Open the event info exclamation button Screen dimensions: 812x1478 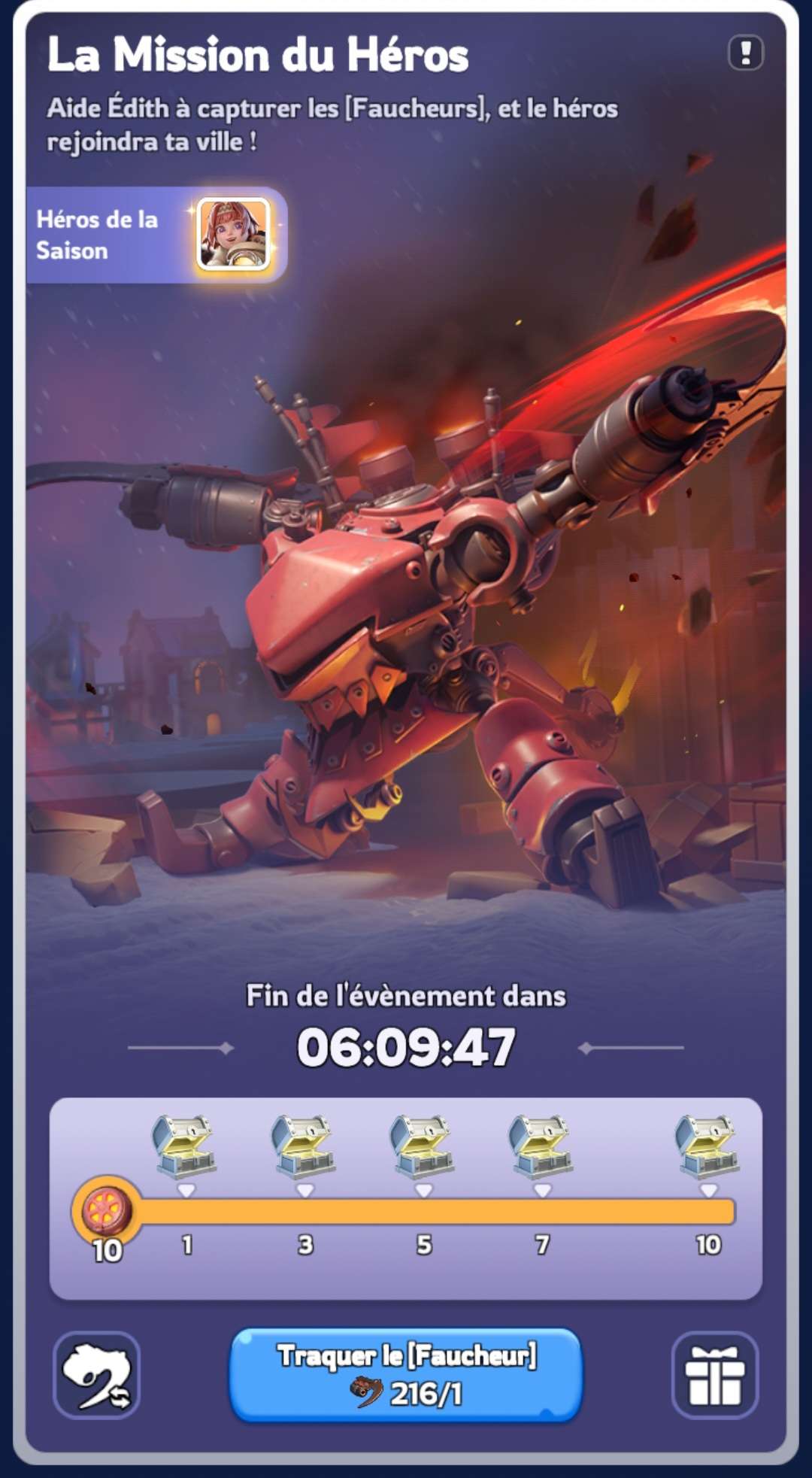(745, 53)
